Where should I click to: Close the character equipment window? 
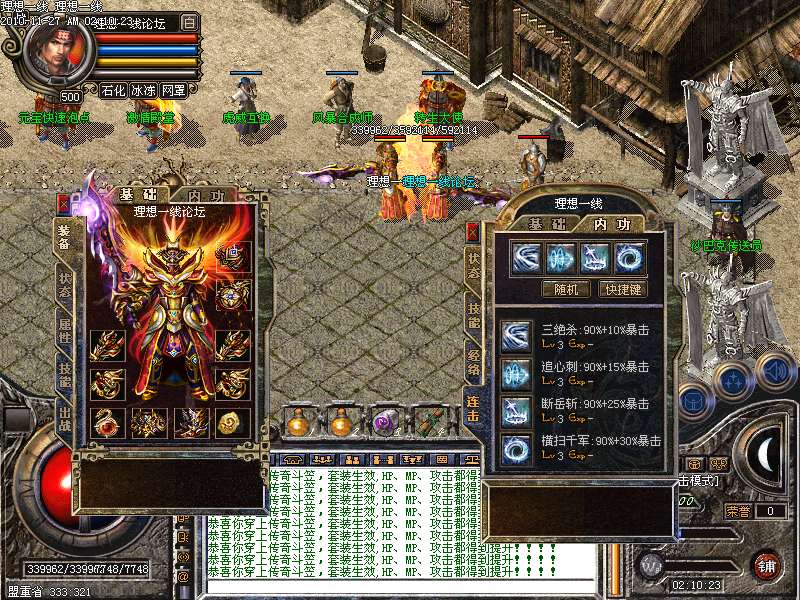(64, 203)
